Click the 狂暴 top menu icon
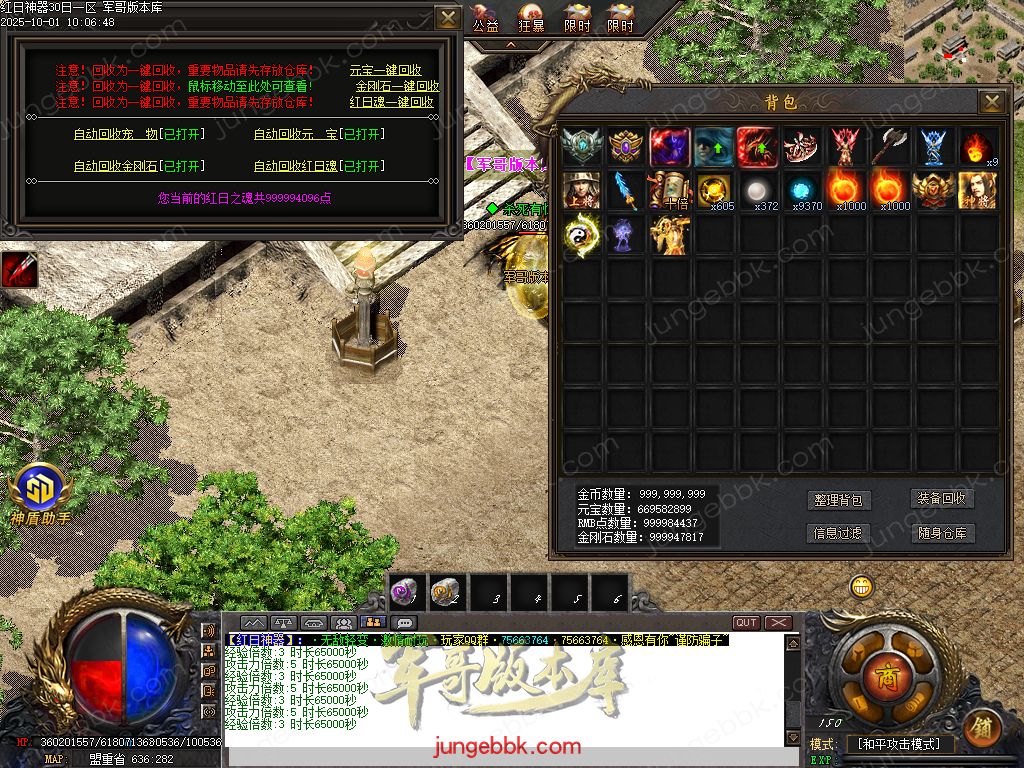Viewport: 1024px width, 768px height. tap(533, 18)
